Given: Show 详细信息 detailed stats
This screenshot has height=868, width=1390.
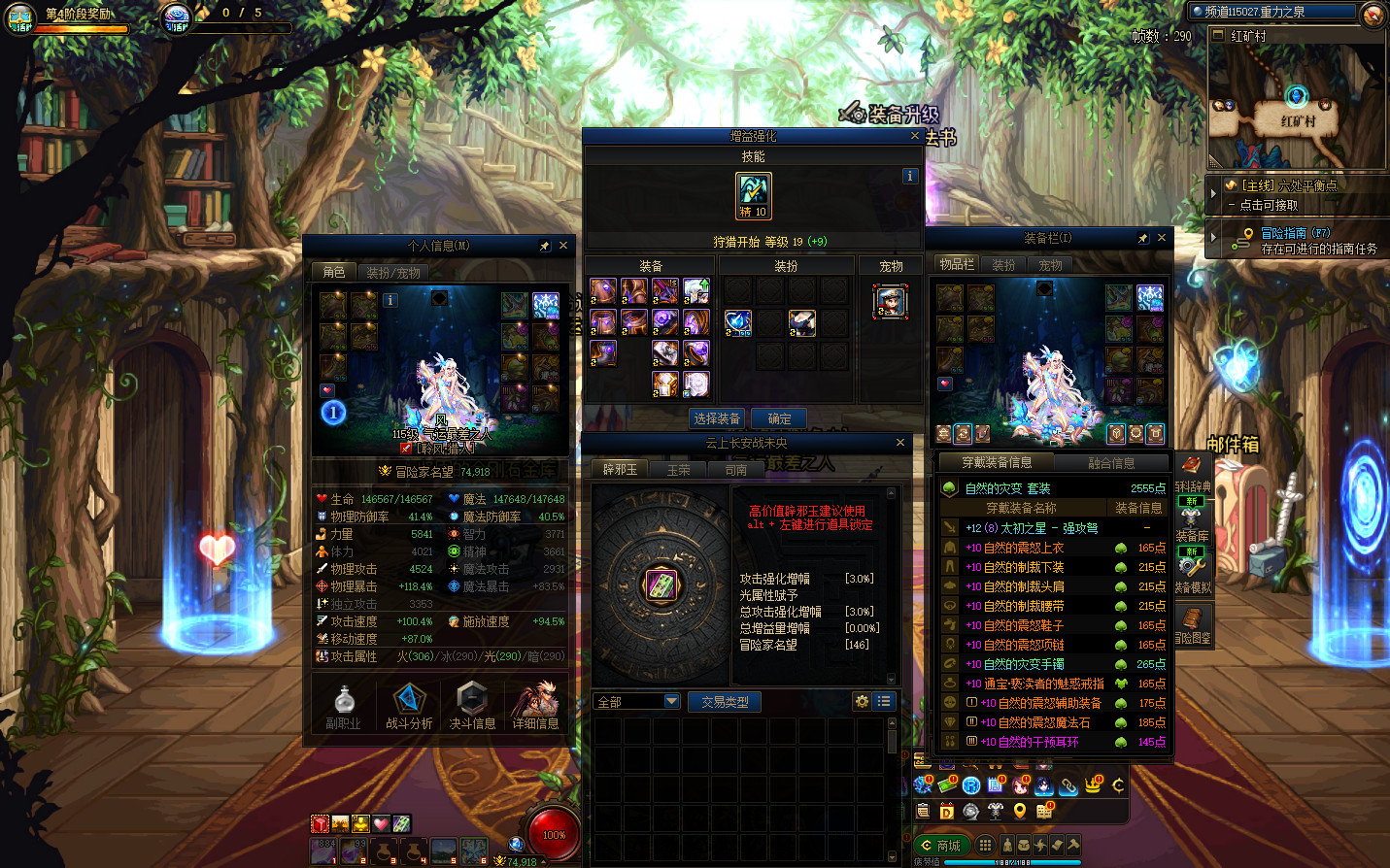Looking at the screenshot, I should [535, 705].
